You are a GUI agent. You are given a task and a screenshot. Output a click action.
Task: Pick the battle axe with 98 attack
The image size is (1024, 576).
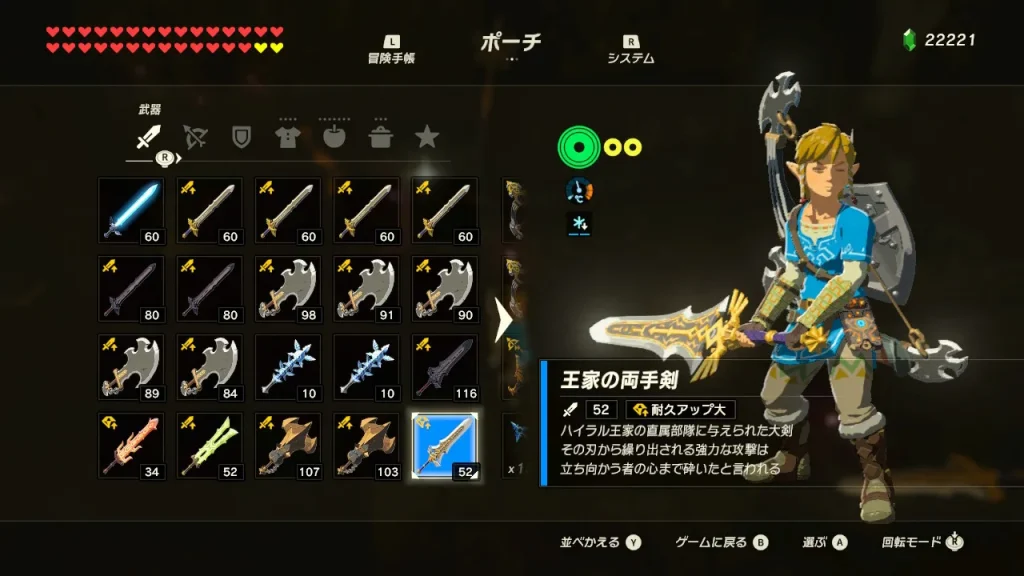pos(288,288)
